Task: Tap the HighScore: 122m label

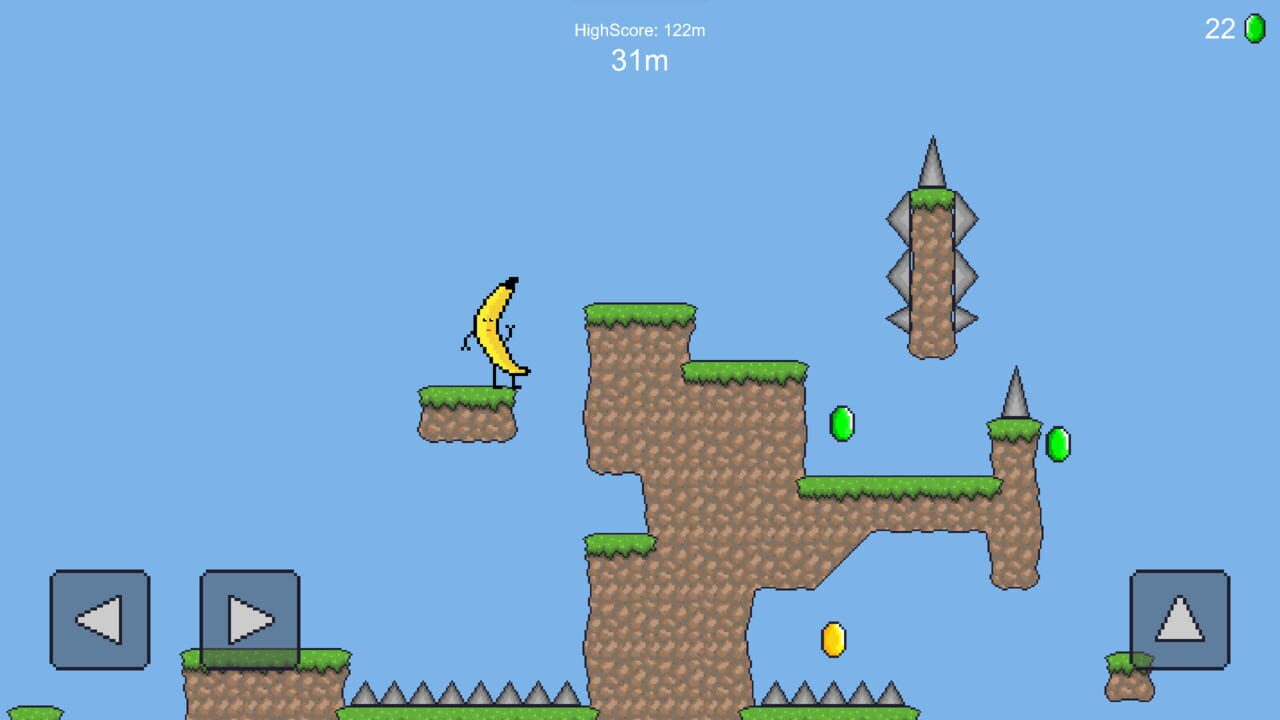Action: [639, 30]
